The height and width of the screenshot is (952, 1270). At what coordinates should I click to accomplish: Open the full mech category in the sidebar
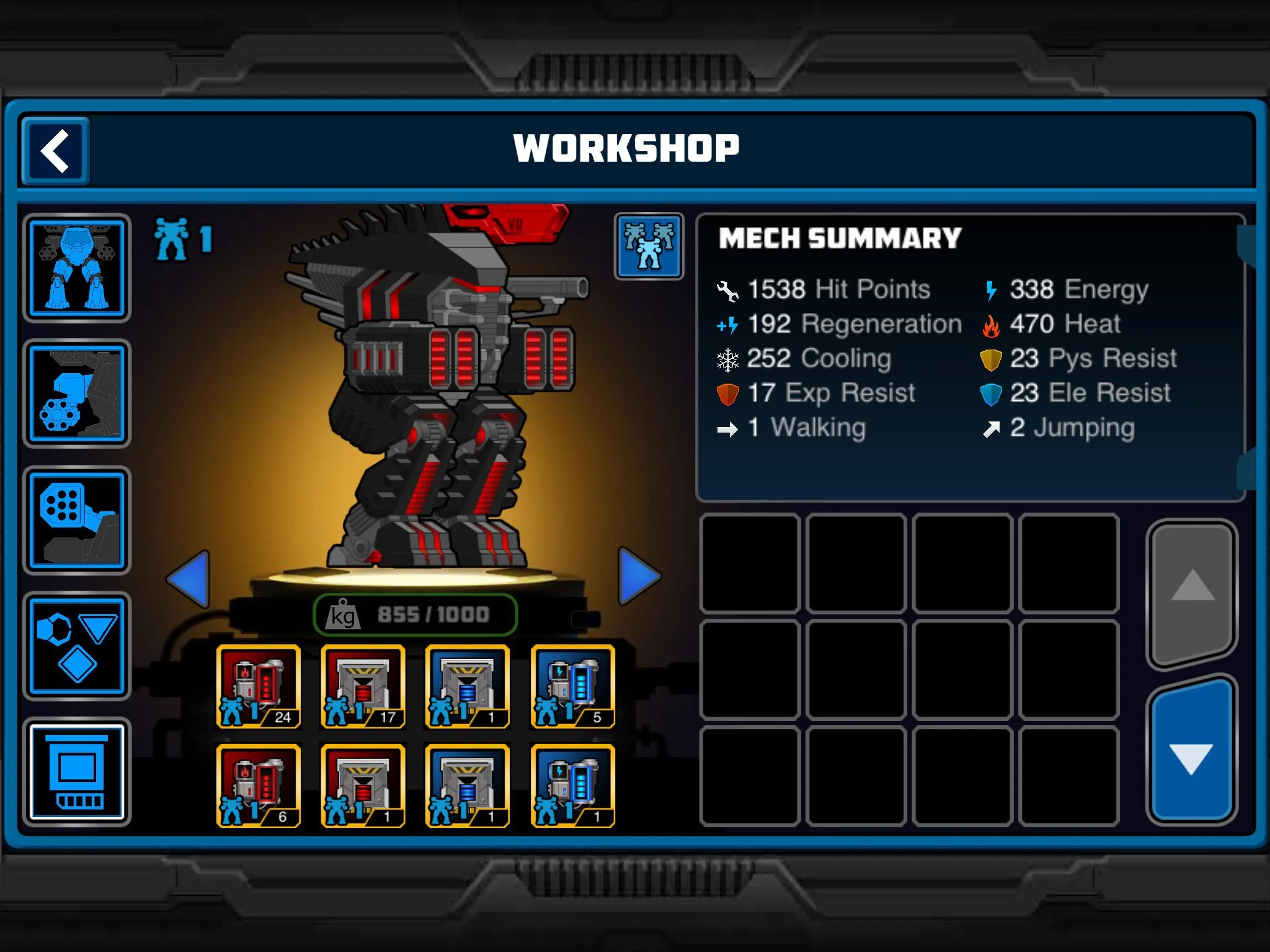[77, 268]
